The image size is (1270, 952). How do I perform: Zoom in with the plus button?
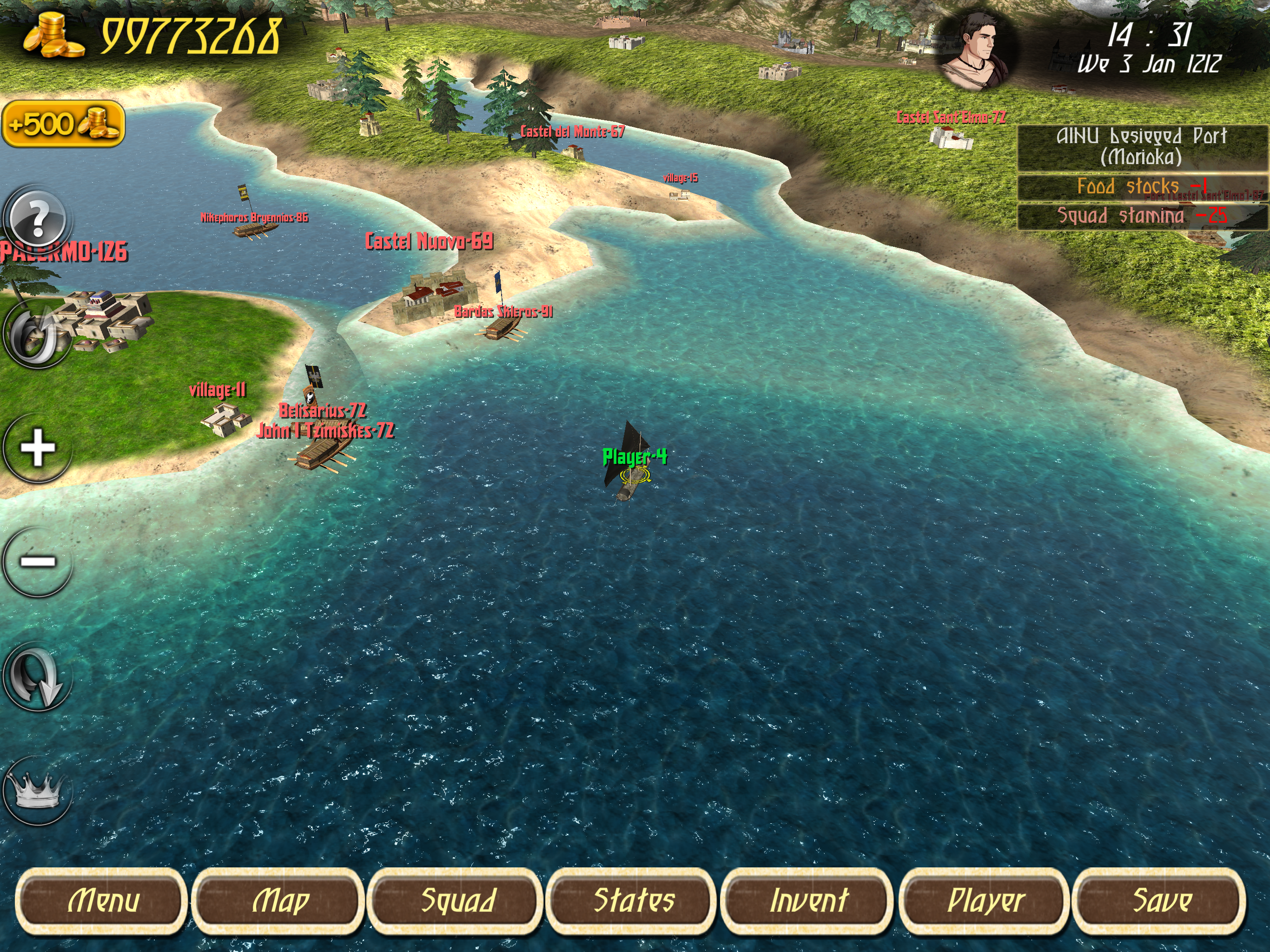coord(38,448)
